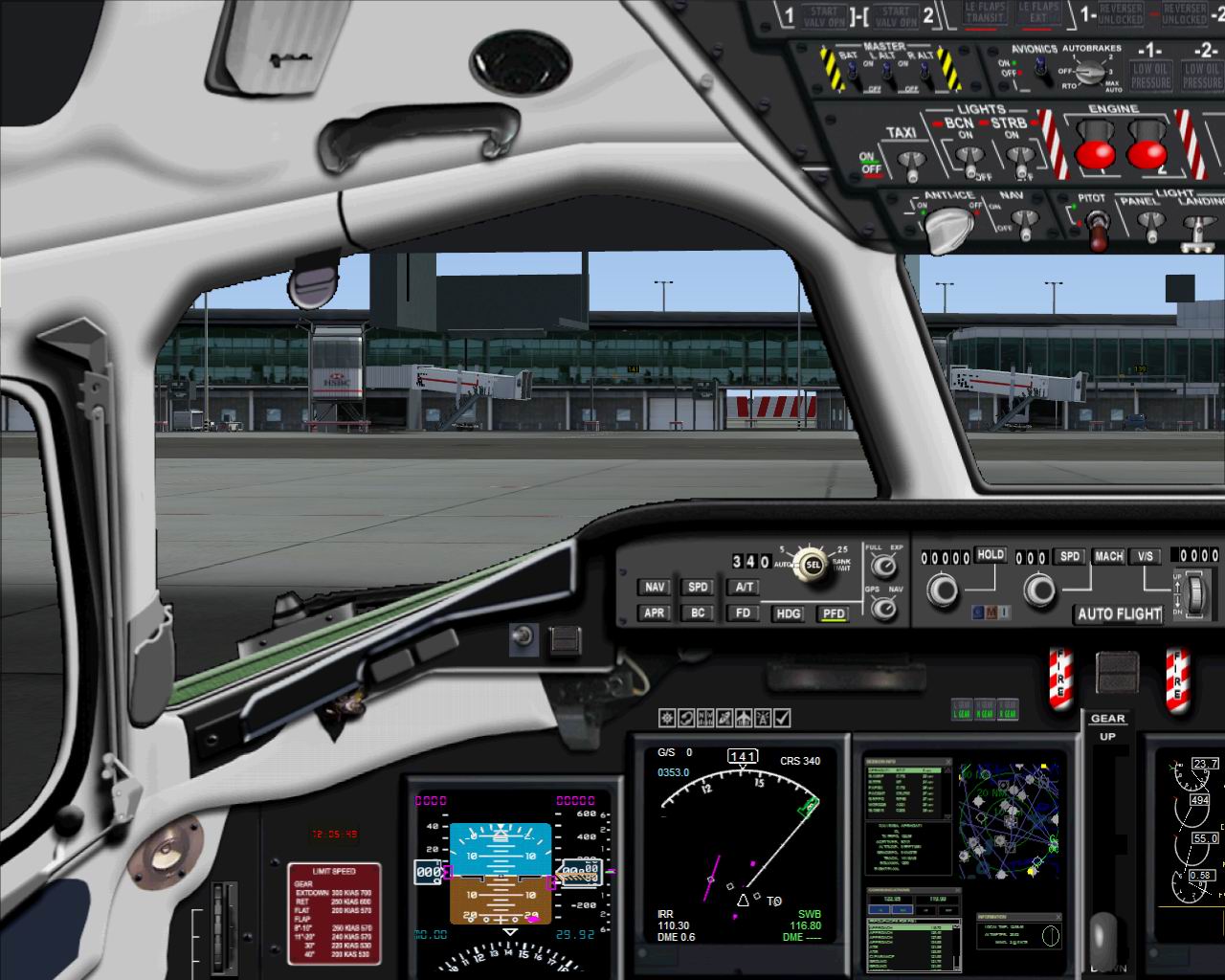Open the settings gear panel icon
Image resolution: width=1225 pixels, height=980 pixels.
[667, 716]
